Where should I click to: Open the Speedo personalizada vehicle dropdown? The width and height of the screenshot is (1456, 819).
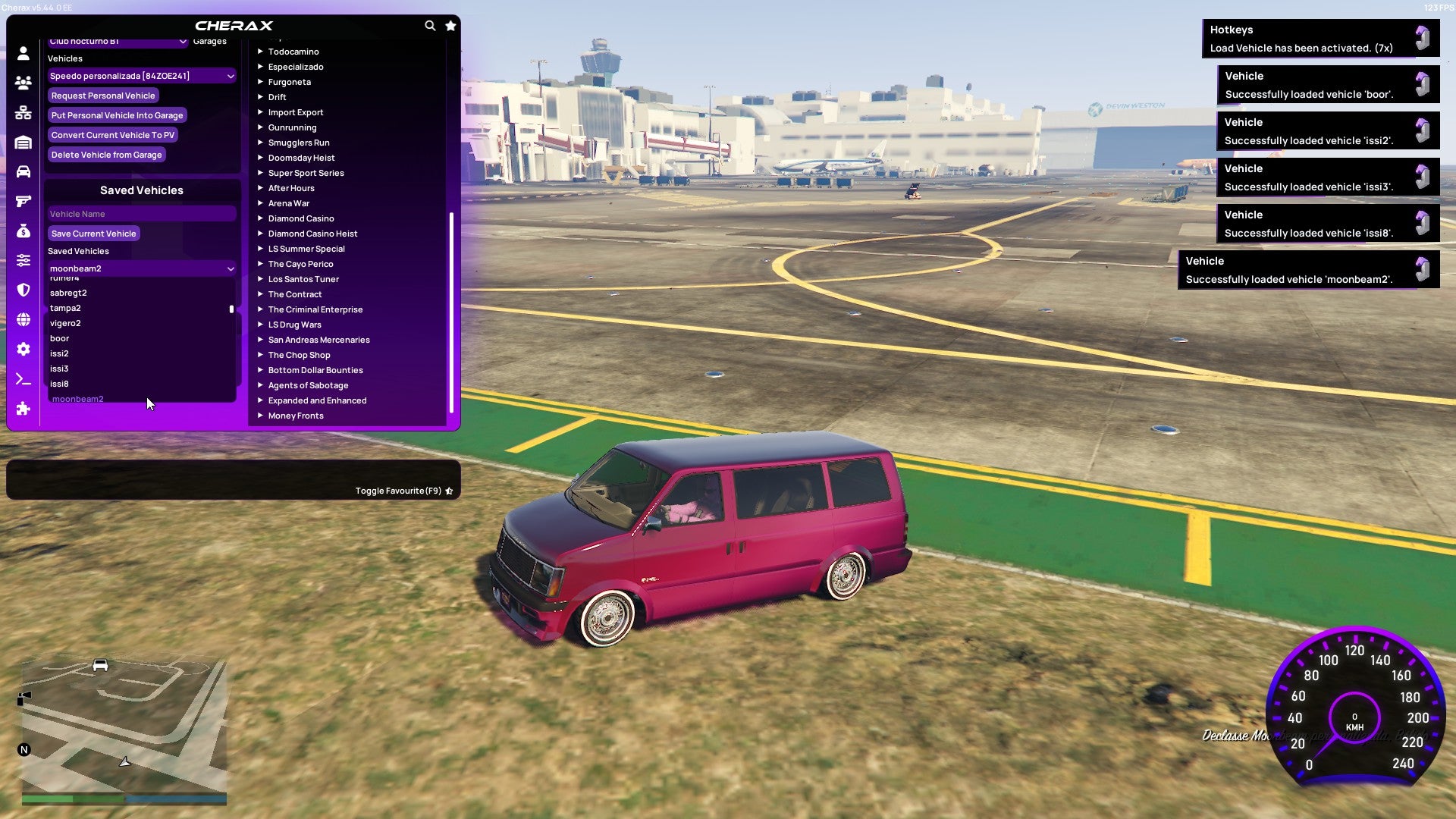[x=141, y=75]
